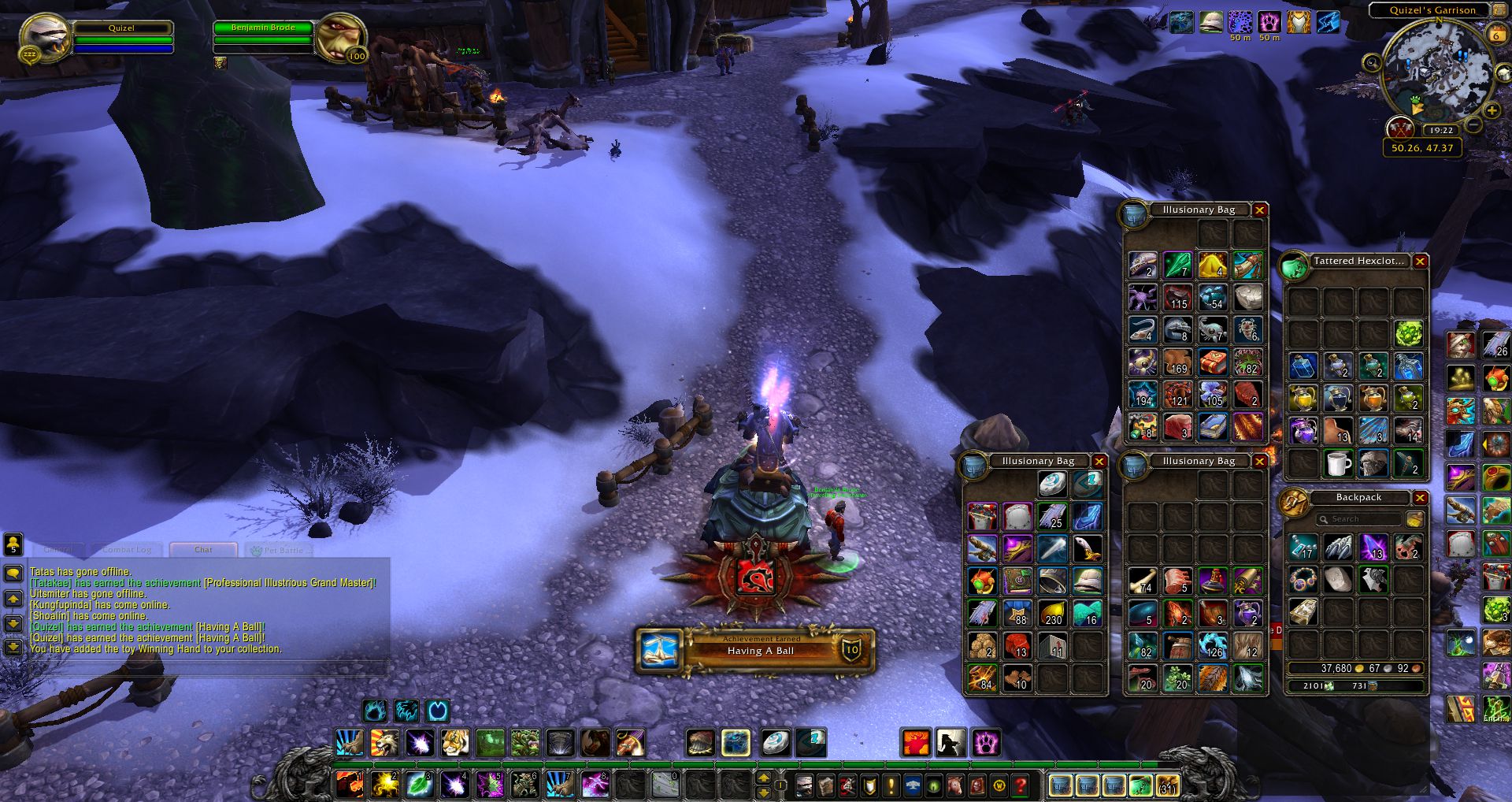
Task: Zoom out the minimap with minus button
Action: click(x=1474, y=125)
